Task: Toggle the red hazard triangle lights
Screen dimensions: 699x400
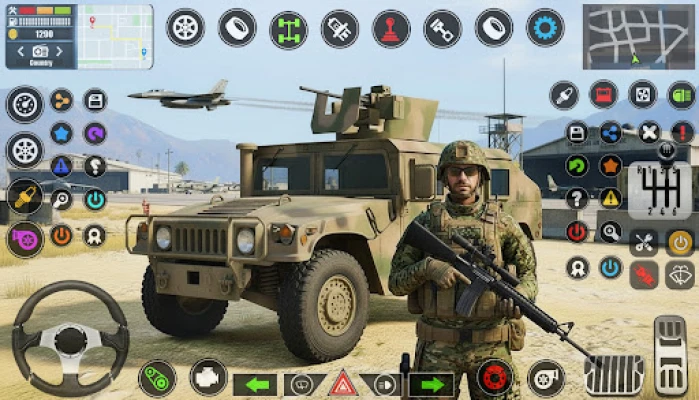Action: [343, 384]
